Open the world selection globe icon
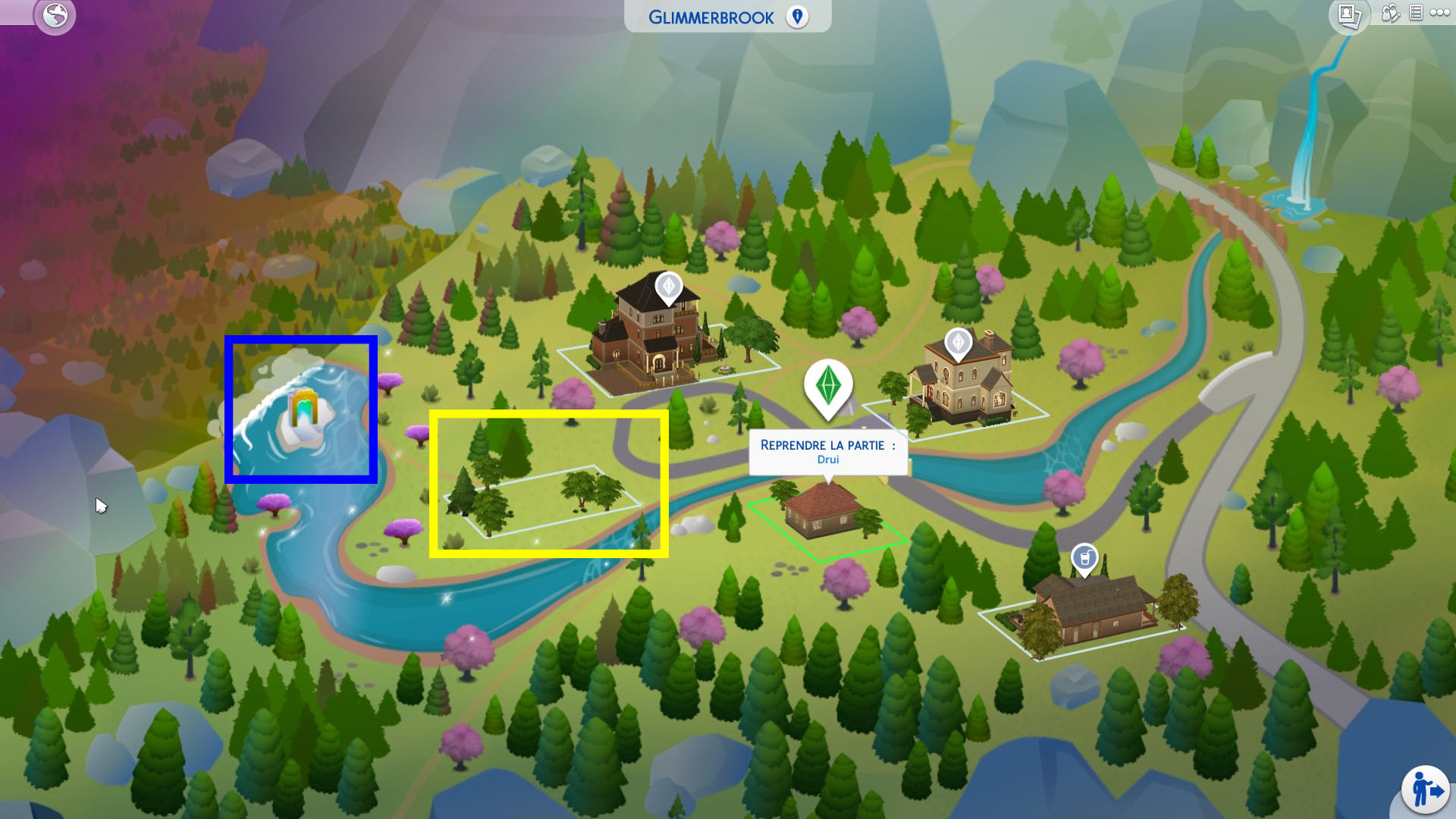The image size is (1456, 819). point(53,14)
